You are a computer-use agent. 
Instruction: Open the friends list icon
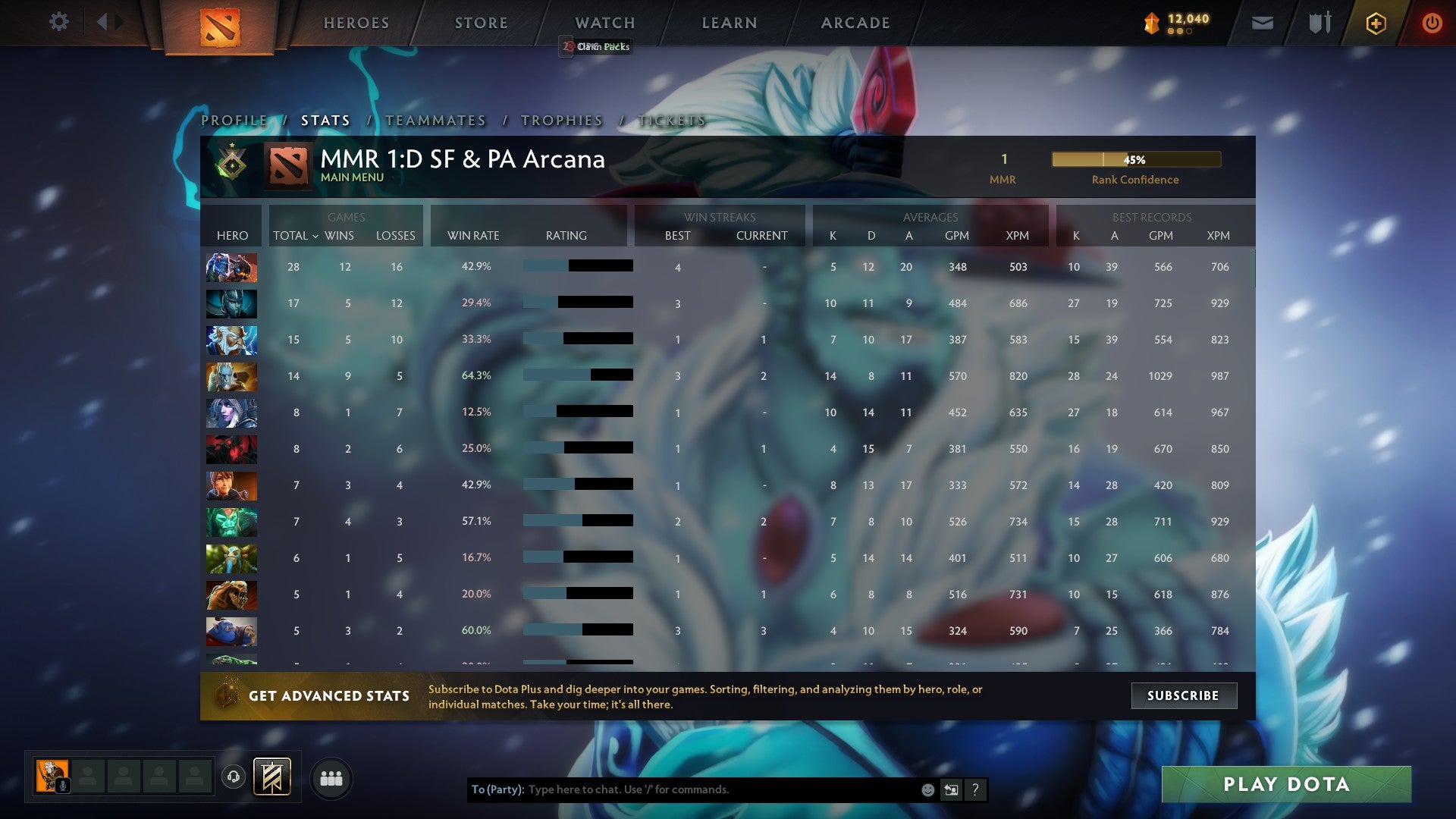[x=331, y=778]
